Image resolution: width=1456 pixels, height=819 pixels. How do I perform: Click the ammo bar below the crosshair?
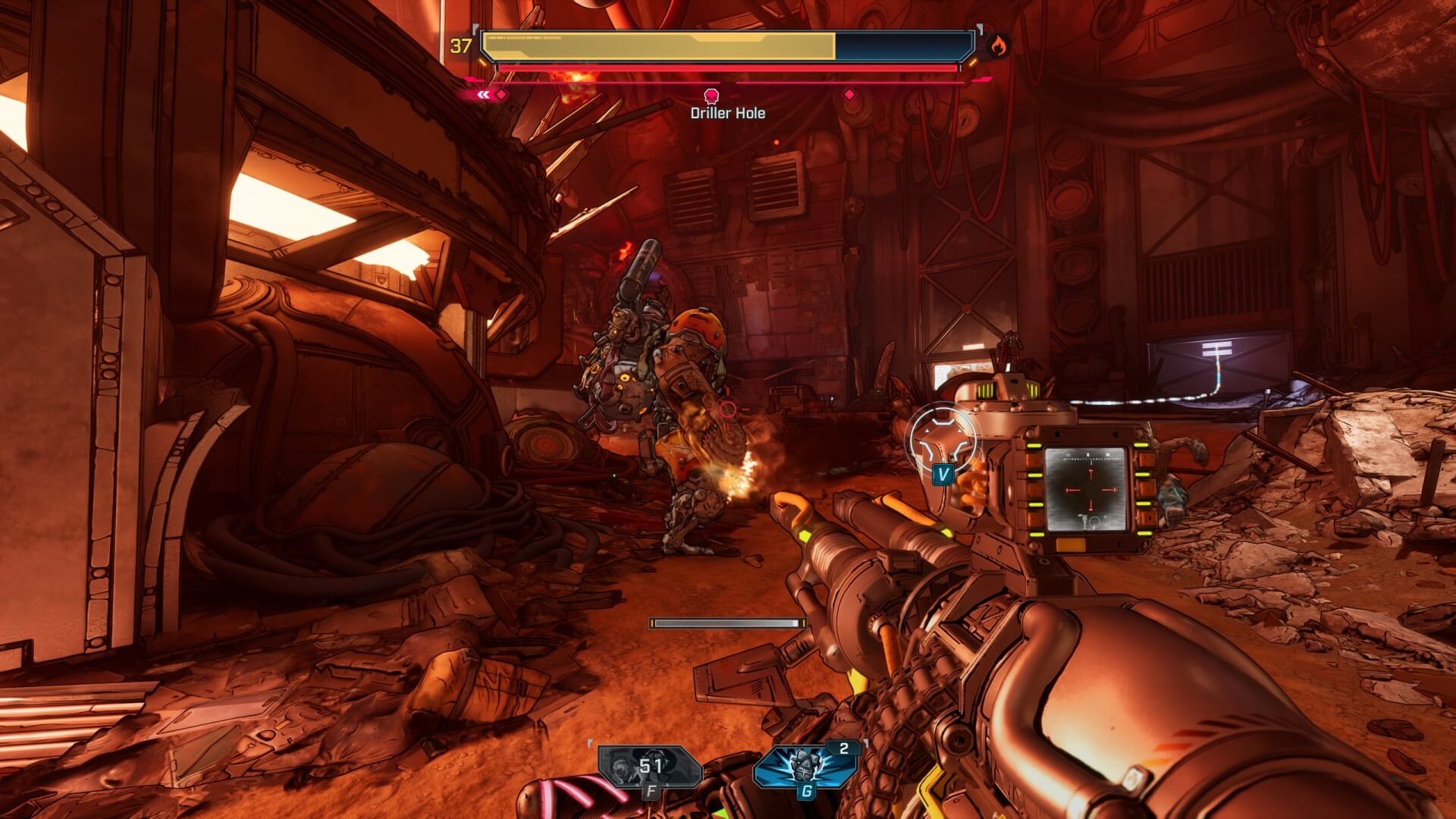[x=726, y=623]
